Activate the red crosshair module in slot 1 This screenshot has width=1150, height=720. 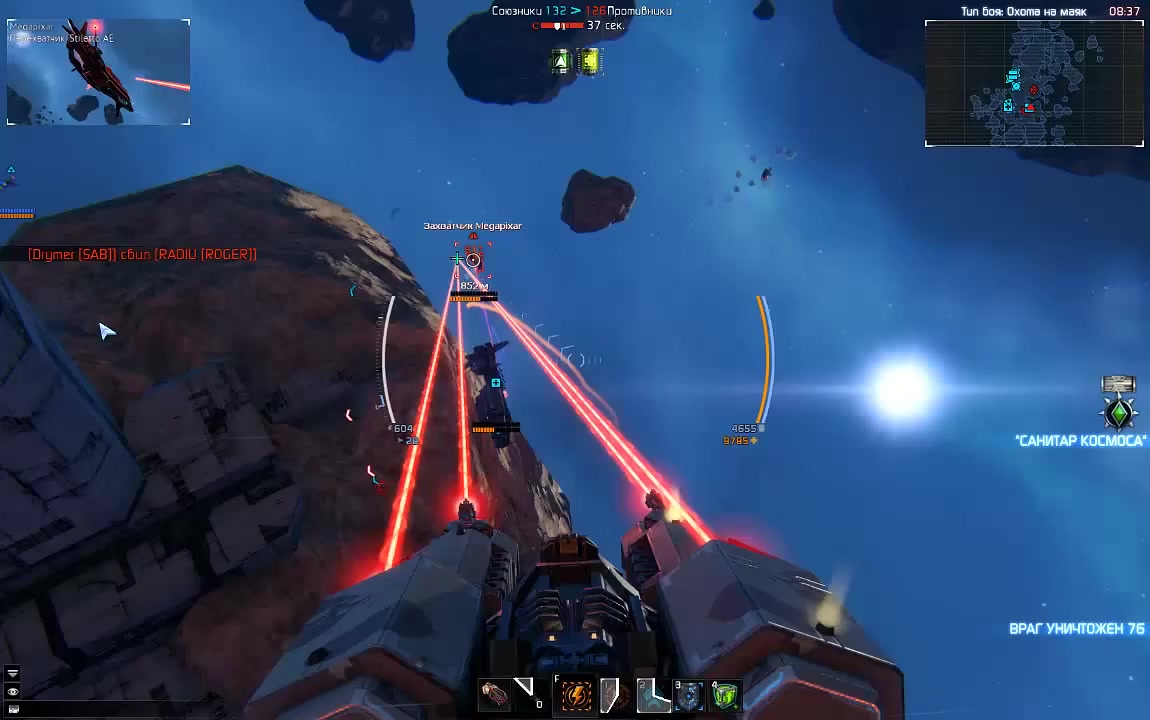(x=615, y=694)
